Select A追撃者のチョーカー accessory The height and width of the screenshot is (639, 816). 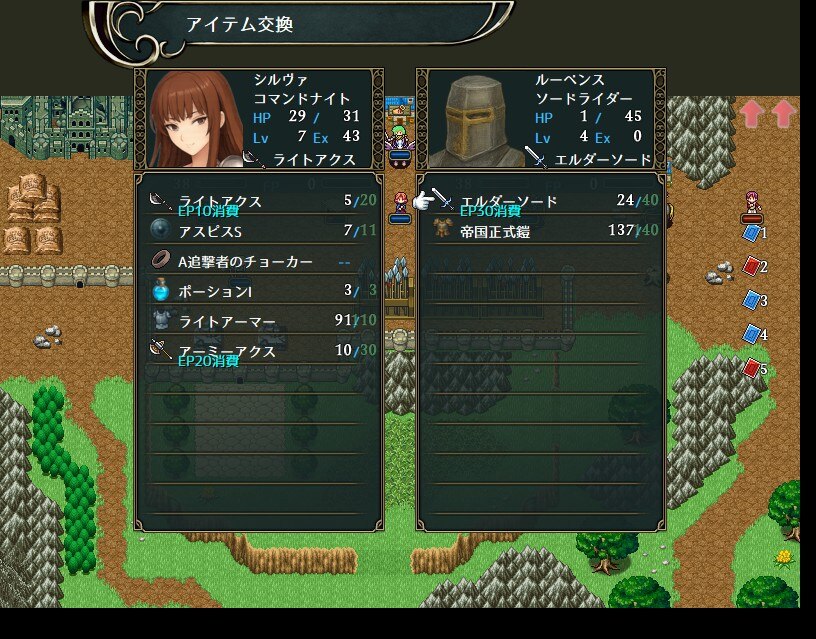click(x=259, y=261)
